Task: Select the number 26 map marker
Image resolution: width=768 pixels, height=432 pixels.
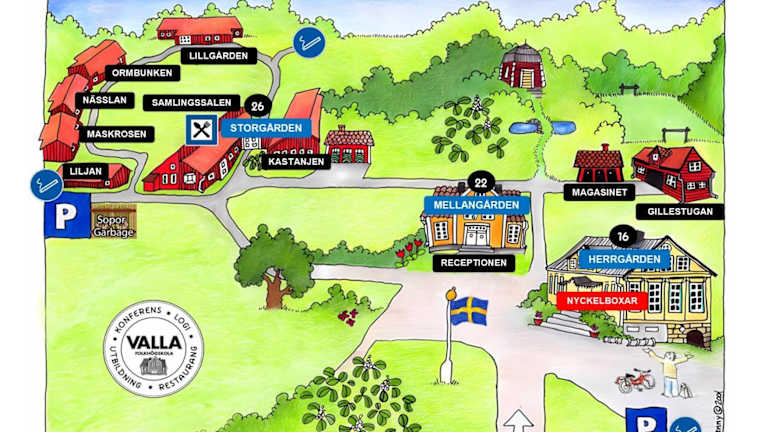Action: click(x=259, y=107)
